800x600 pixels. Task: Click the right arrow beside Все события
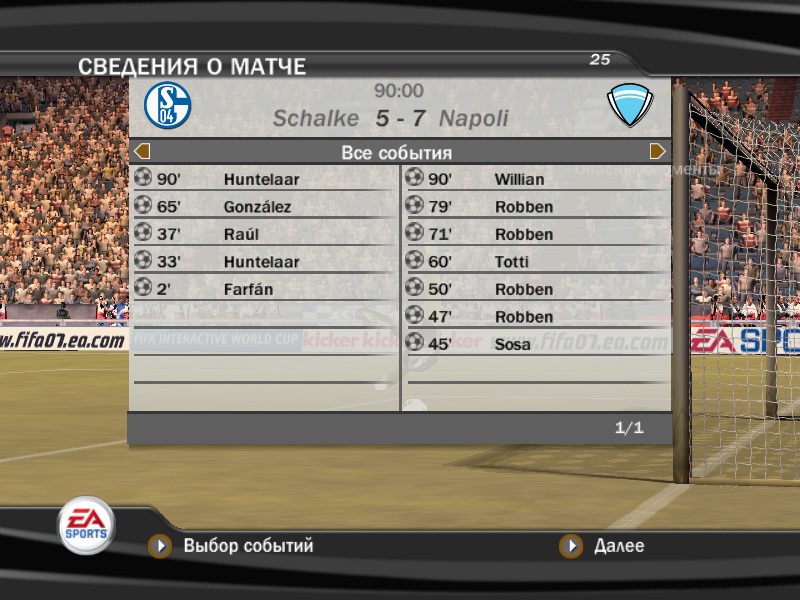[x=658, y=152]
